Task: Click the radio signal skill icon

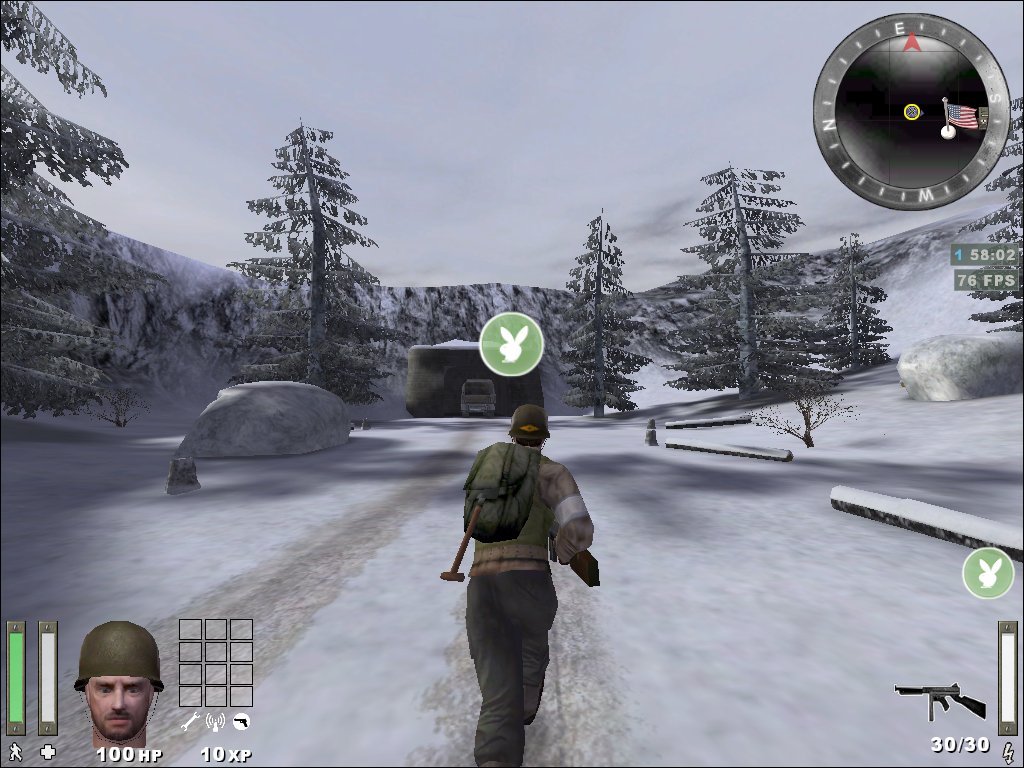Action: [x=215, y=721]
